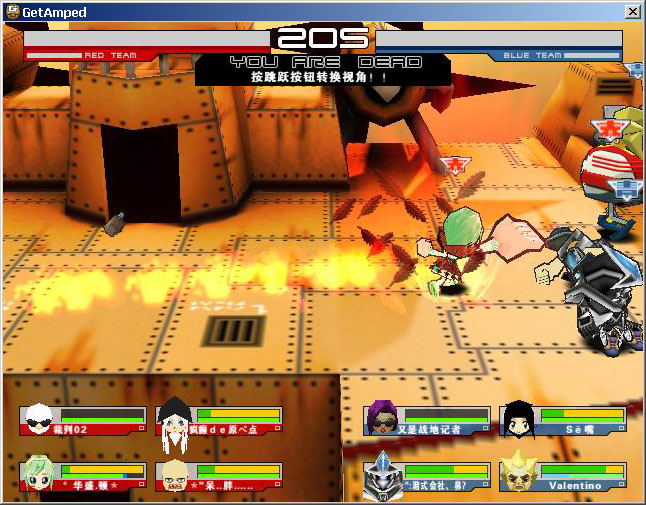
Task: Click the 寂寞de原点 player portrait
Action: (x=174, y=418)
